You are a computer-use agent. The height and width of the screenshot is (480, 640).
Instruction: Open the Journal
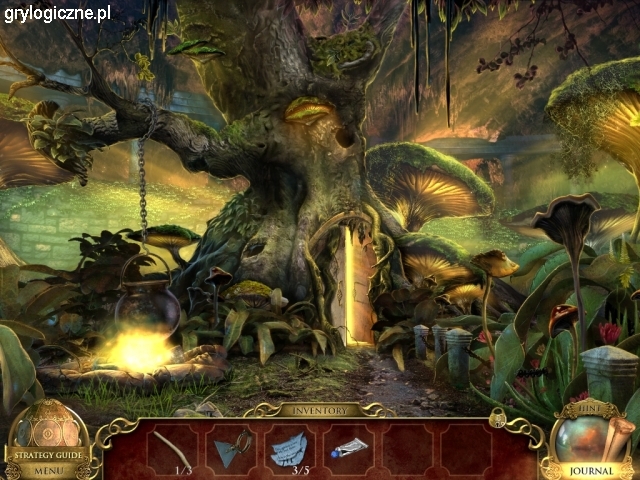[x=591, y=470]
